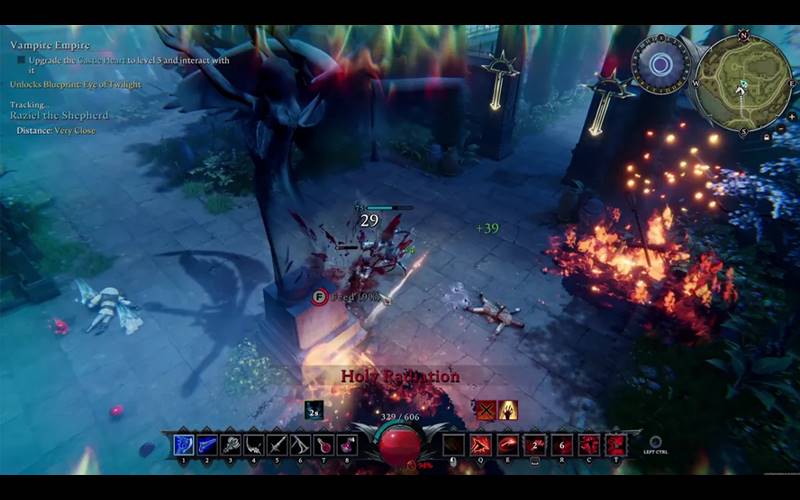Activate the Q ability icon
The height and width of the screenshot is (500, 800).
pos(481,445)
